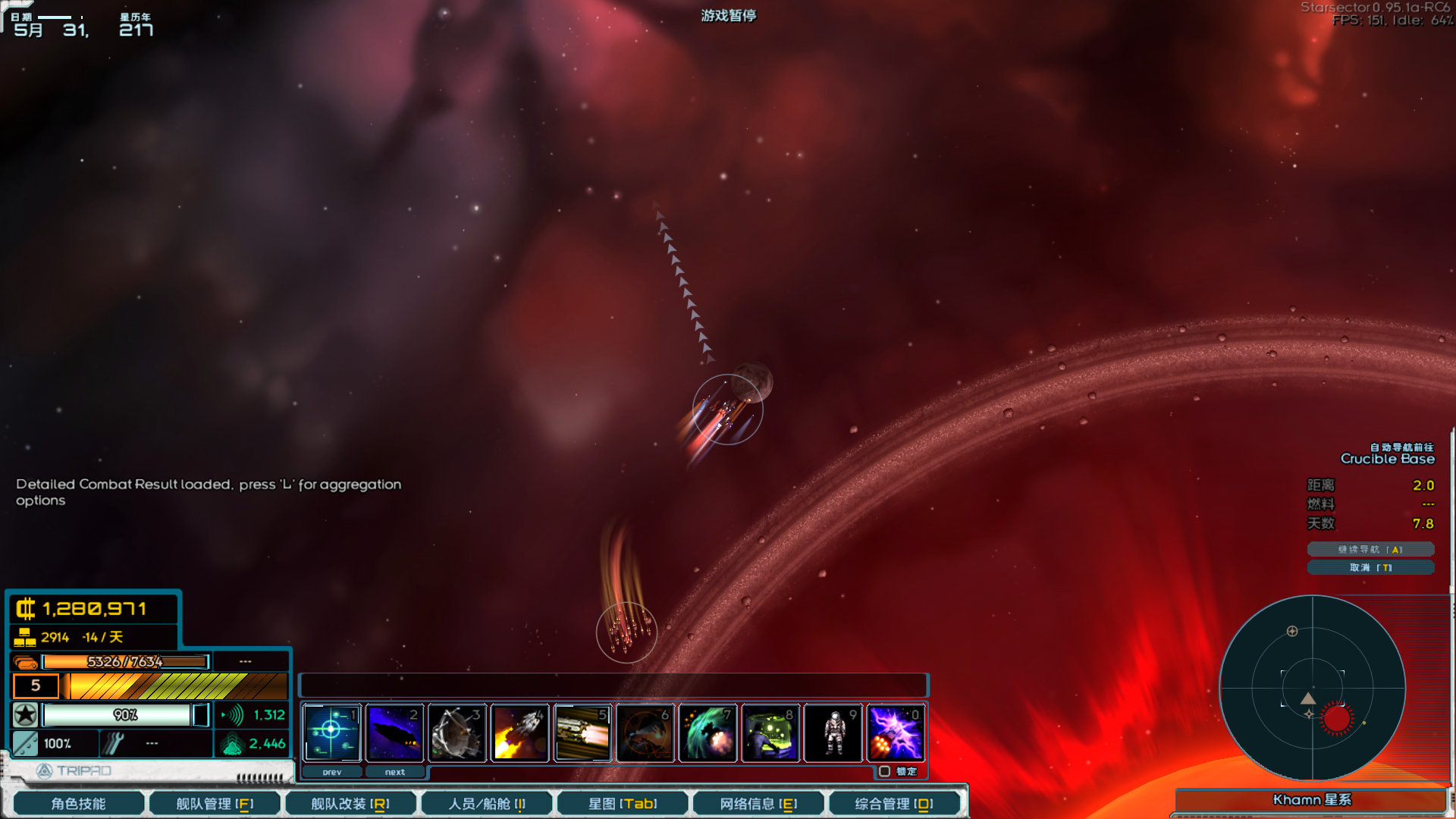Screen dimensions: 1456x819
Task: Switch to the prev ability bar
Action: click(x=332, y=772)
